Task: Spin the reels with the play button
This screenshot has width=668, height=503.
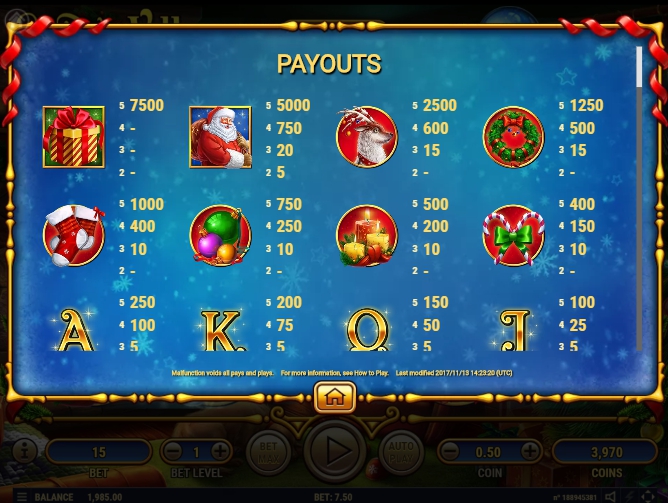Action: (334, 451)
